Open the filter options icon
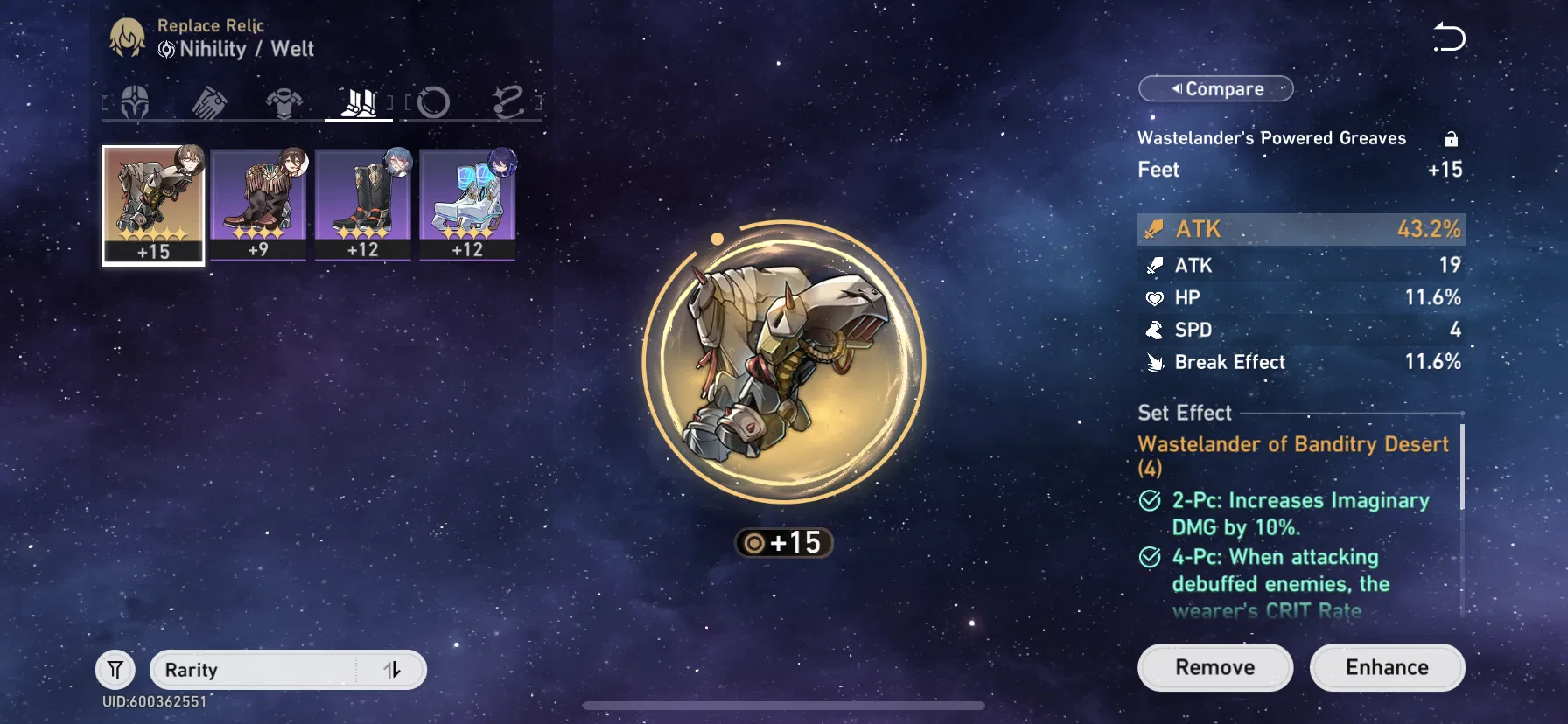1568x724 pixels. tap(114, 669)
